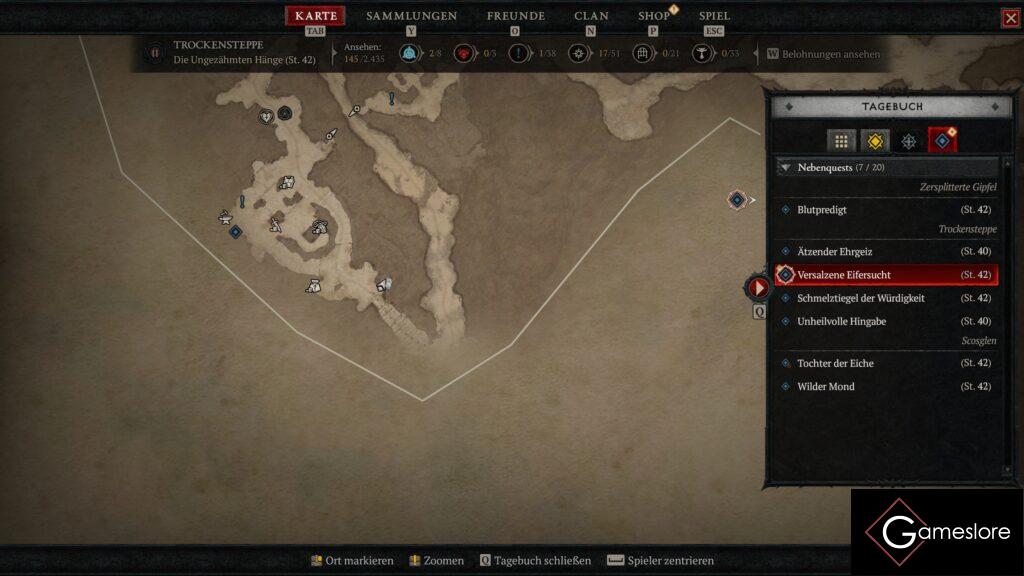Pick Schmelztiegel der Würdigkeit quest
Screen dimensions: 1024x576
click(860, 298)
